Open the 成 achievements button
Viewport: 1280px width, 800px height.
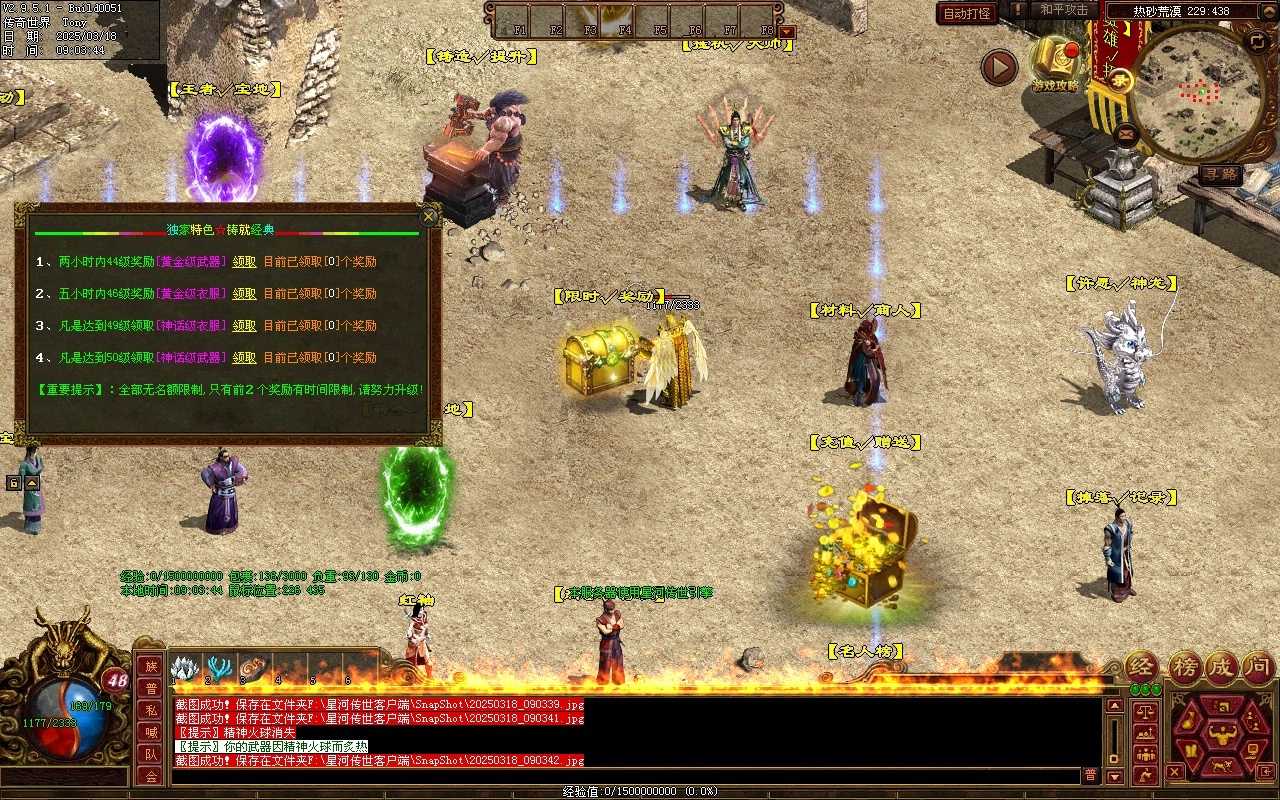point(1221,666)
